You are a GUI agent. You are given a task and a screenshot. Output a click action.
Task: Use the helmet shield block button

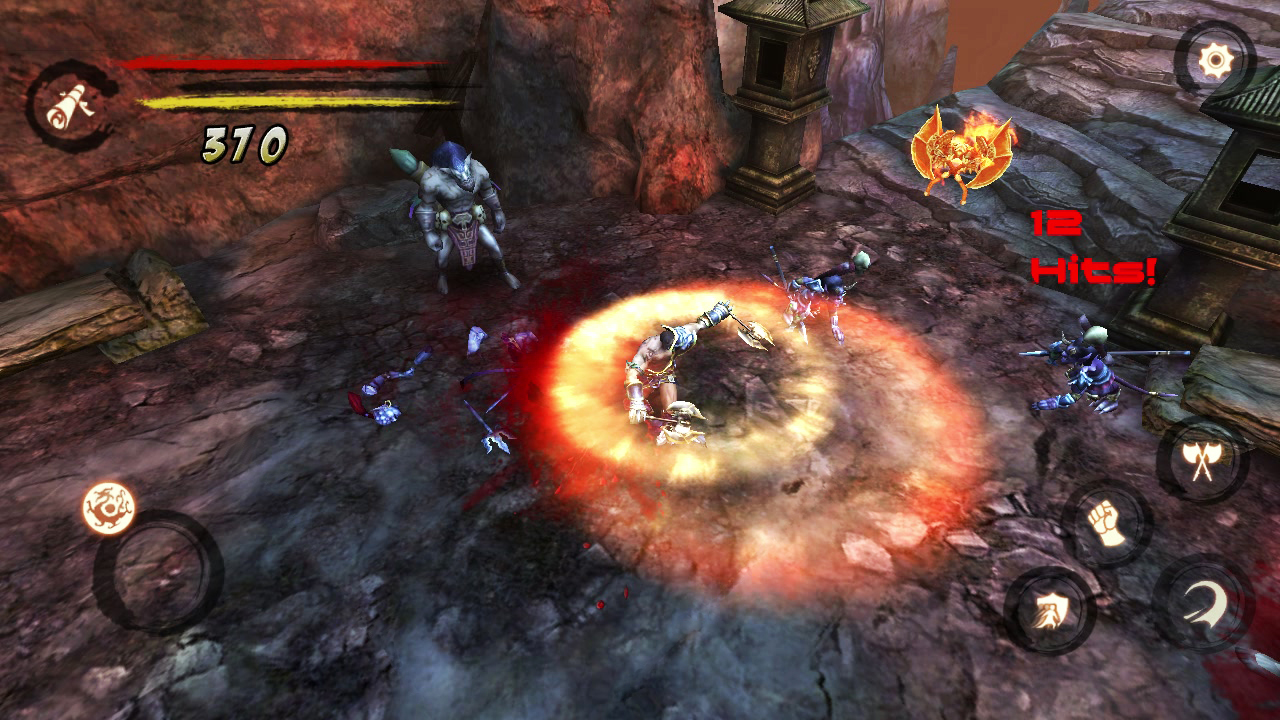point(1049,611)
